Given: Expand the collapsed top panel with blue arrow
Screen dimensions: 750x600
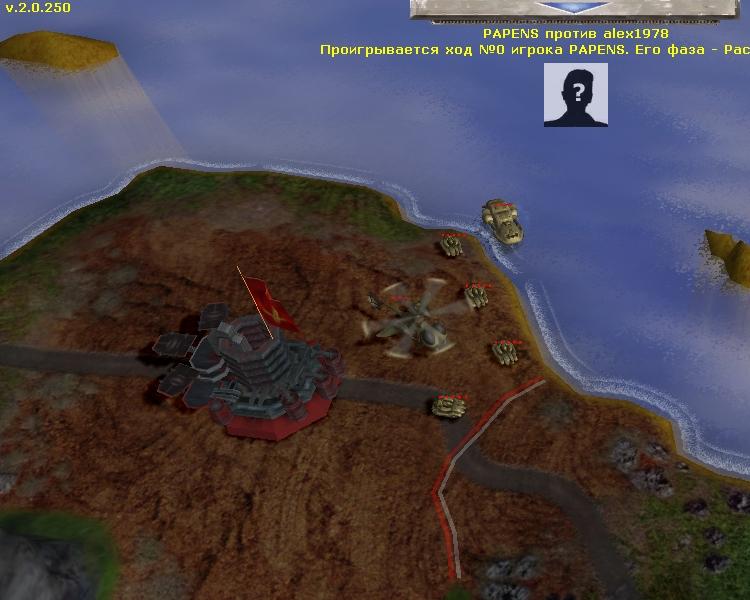Looking at the screenshot, I should pyautogui.click(x=575, y=8).
